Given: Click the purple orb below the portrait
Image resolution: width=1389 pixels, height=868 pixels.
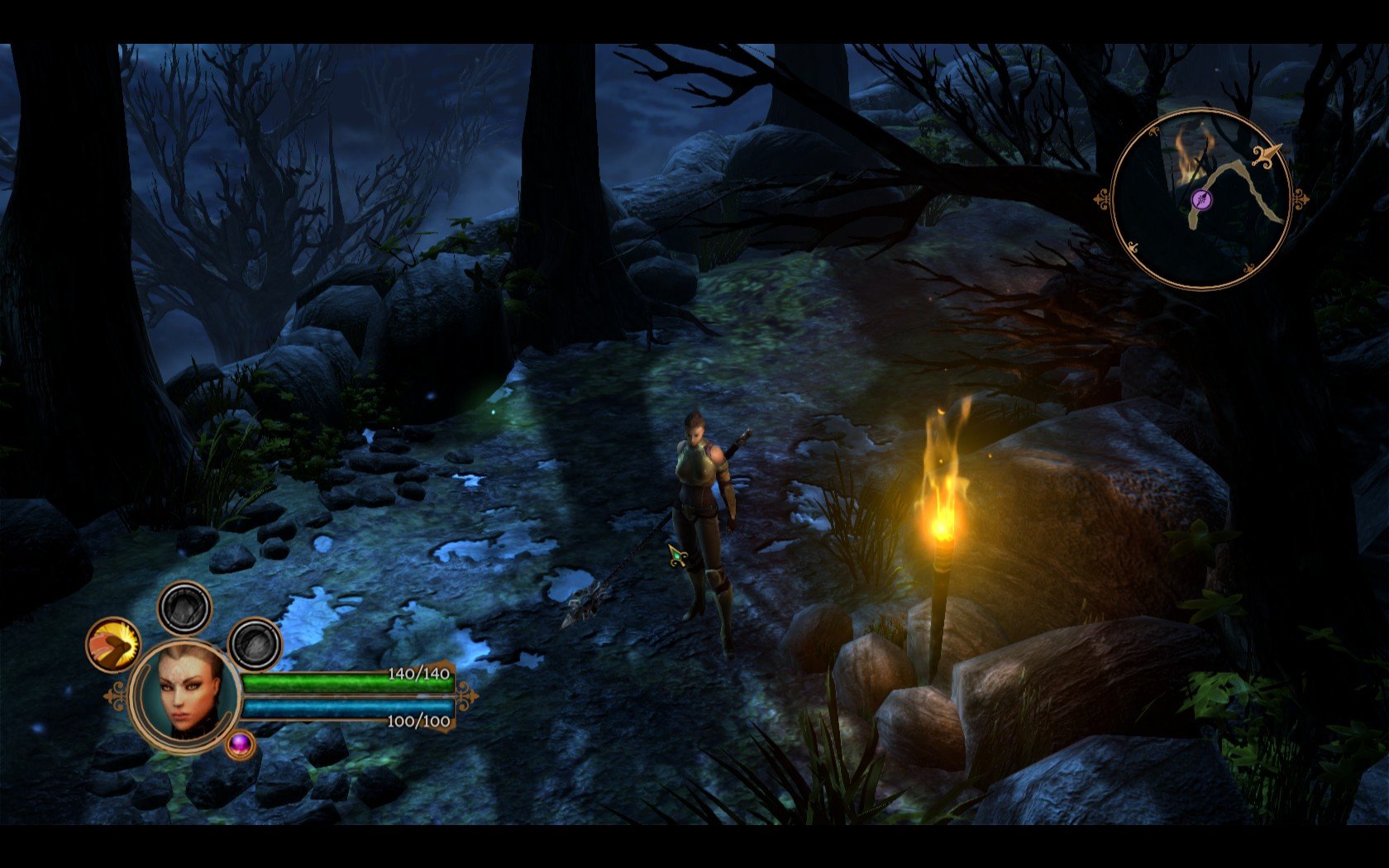Looking at the screenshot, I should pos(241,744).
